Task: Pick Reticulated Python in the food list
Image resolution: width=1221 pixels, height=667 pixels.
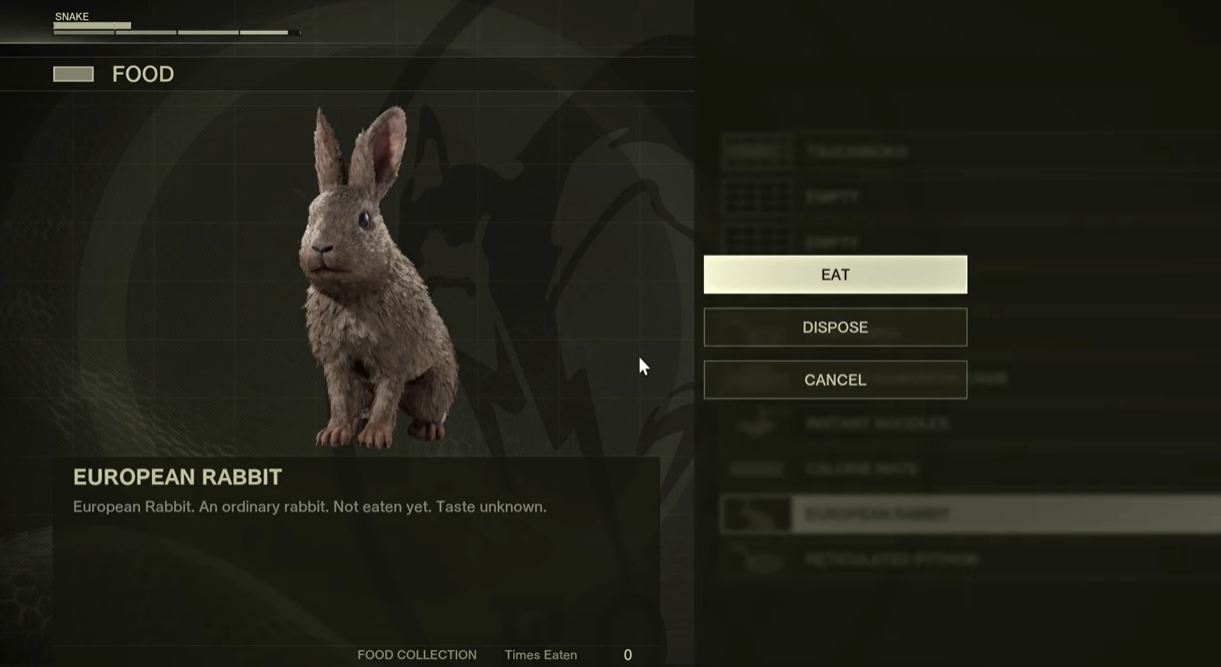Action: [x=890, y=559]
